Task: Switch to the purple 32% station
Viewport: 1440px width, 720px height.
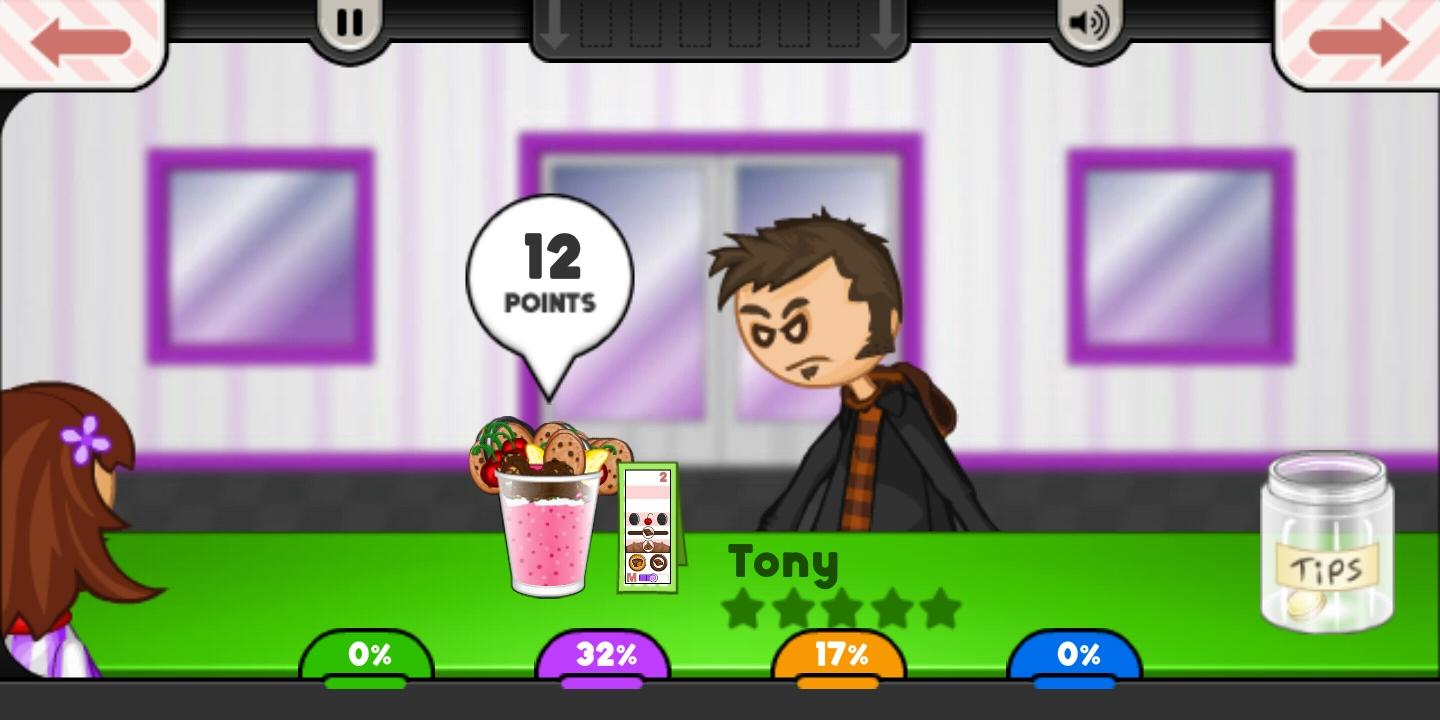Action: [603, 655]
